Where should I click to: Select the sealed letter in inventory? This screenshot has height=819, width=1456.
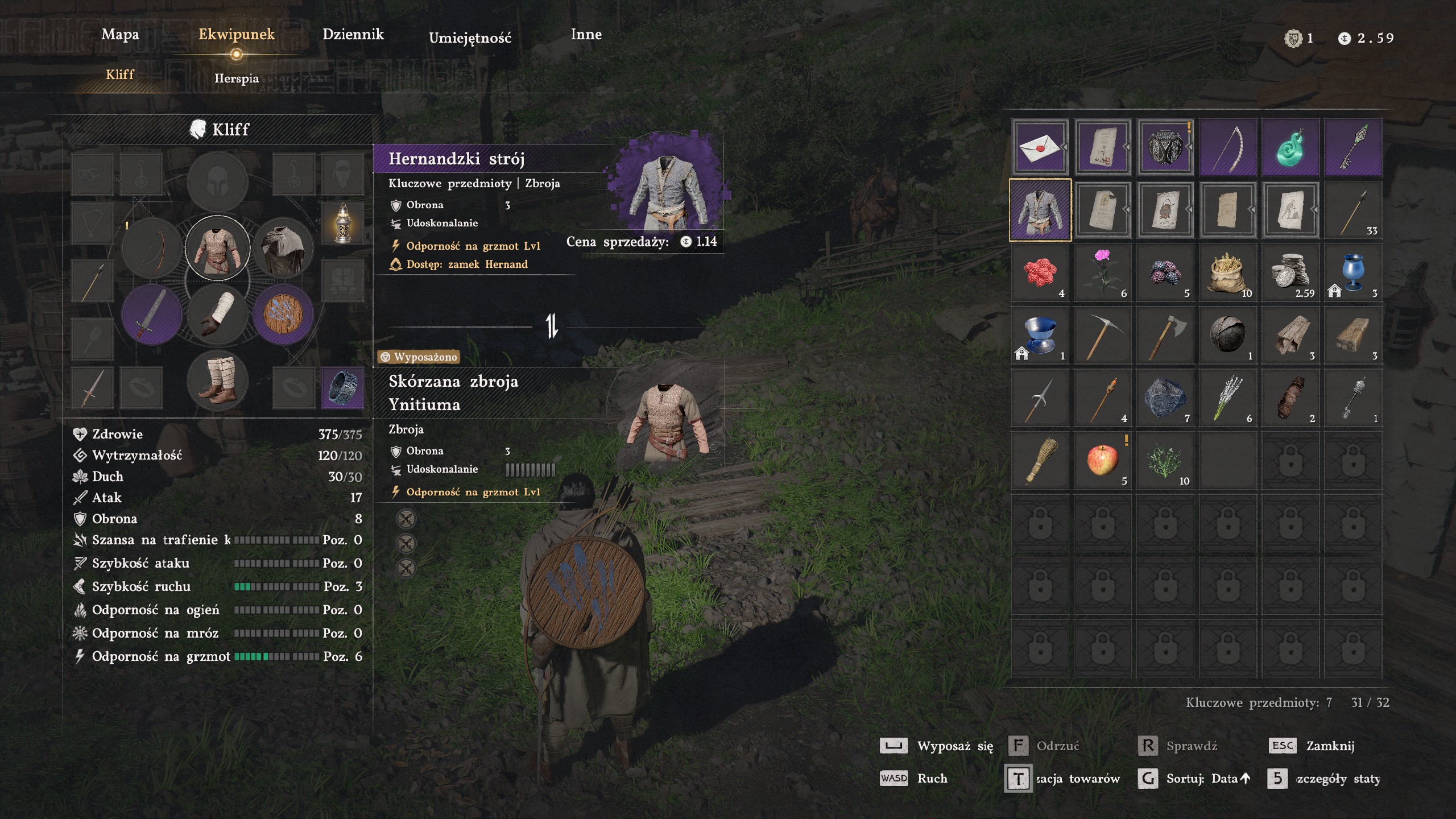(1040, 147)
